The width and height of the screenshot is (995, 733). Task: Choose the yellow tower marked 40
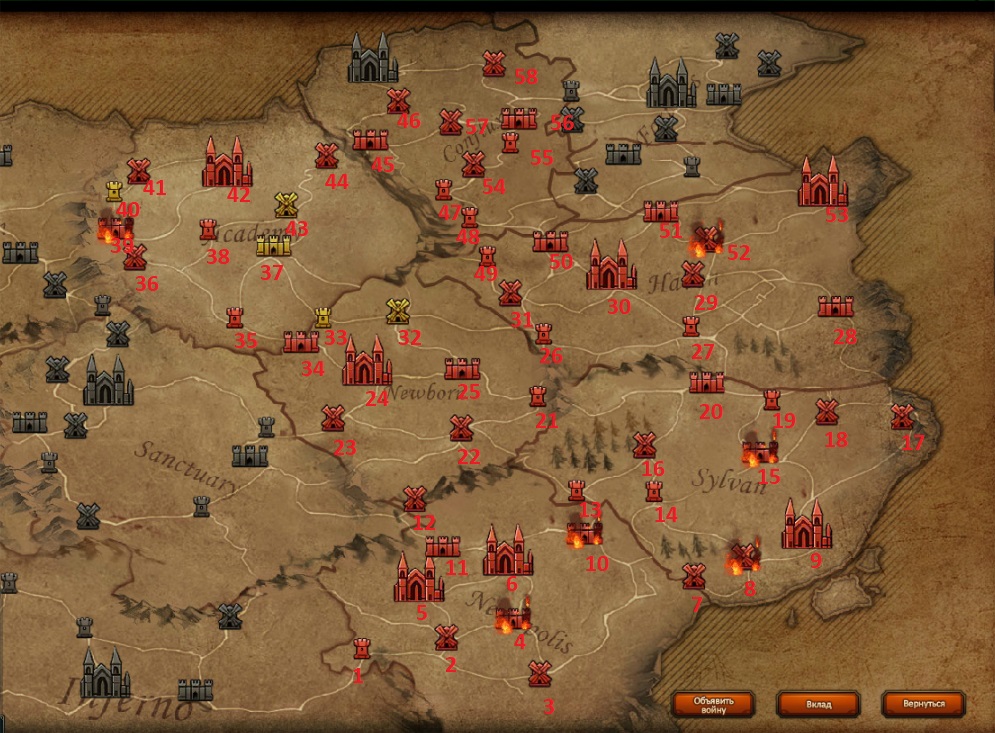[x=115, y=190]
